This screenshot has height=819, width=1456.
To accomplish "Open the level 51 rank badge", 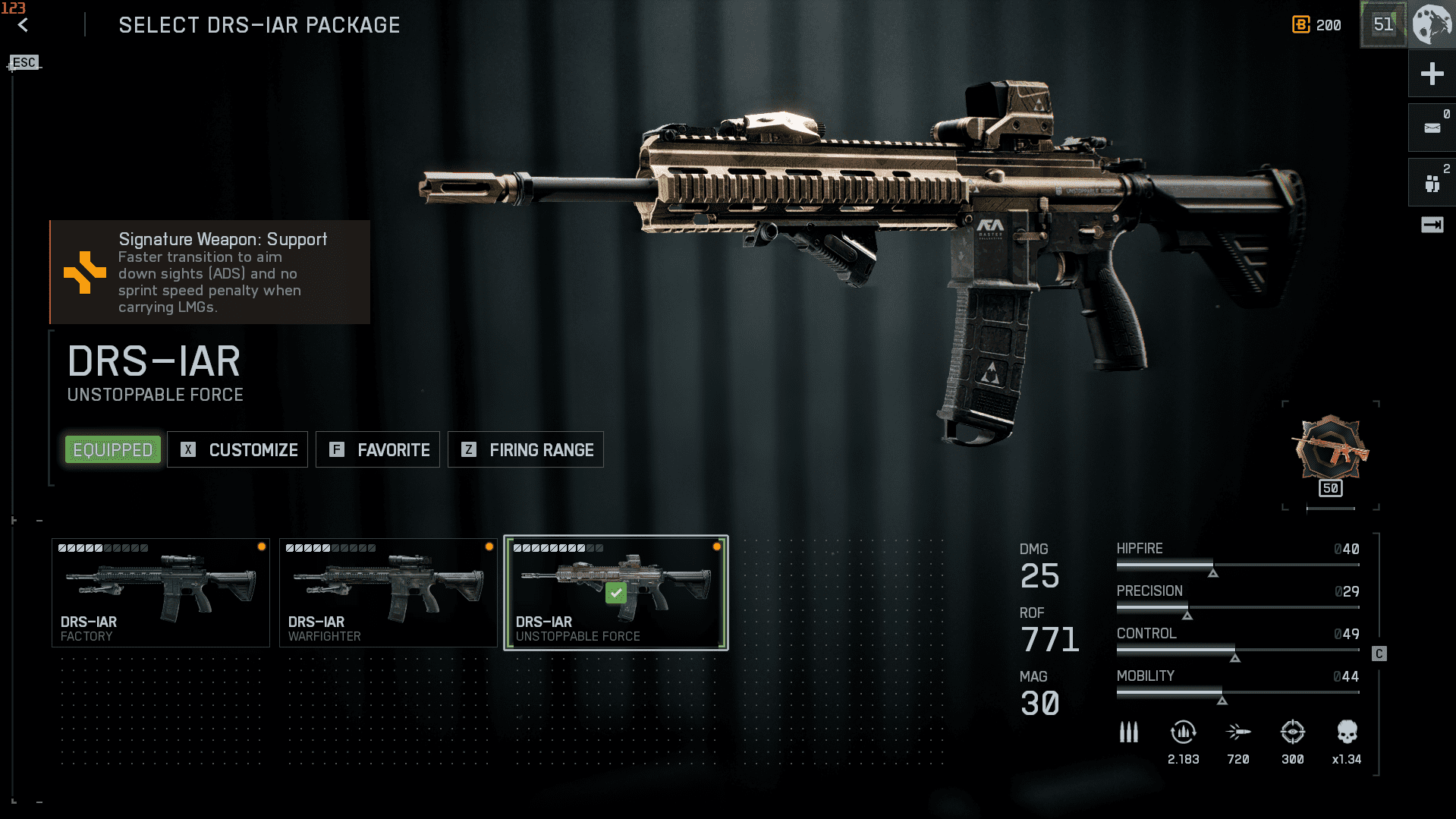I will [1383, 24].
